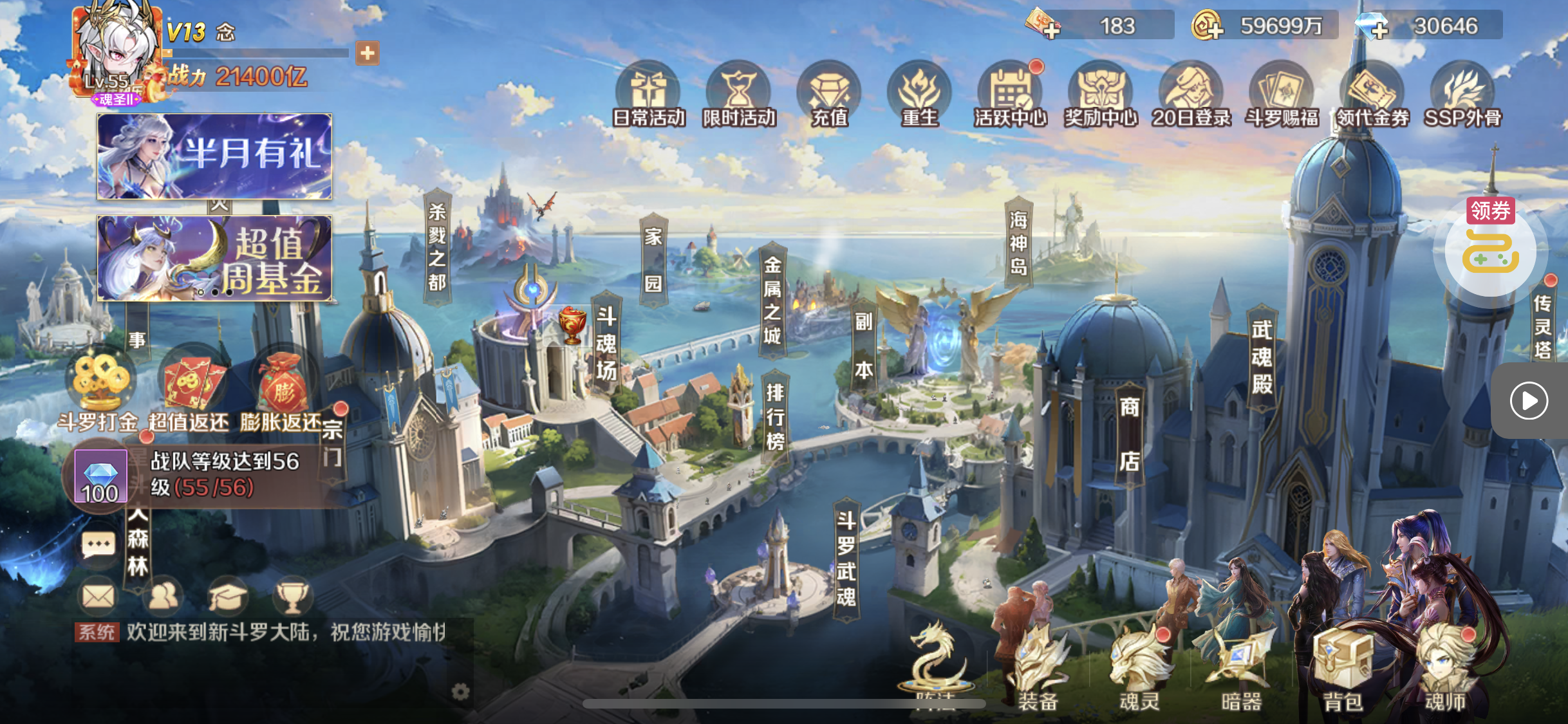
Task: Click the 领券 game controller overlay button
Action: click(1490, 251)
